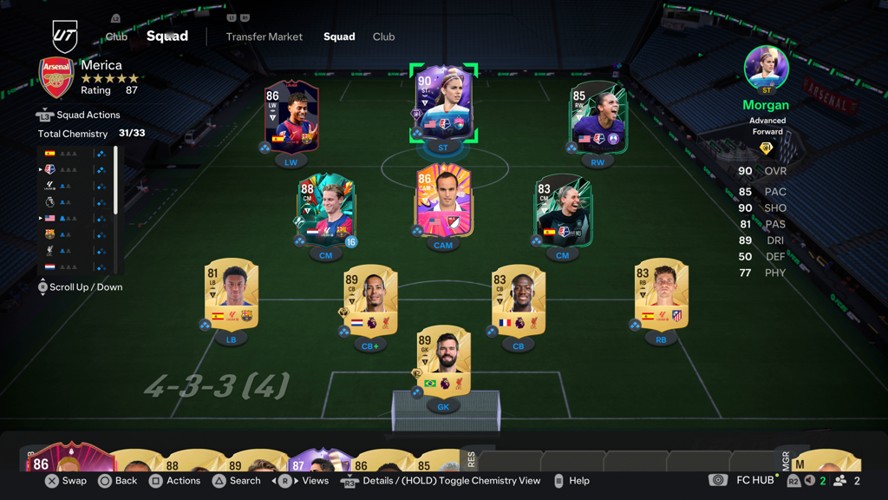Open the Transfer Market tab
This screenshot has width=888, height=500.
click(264, 37)
